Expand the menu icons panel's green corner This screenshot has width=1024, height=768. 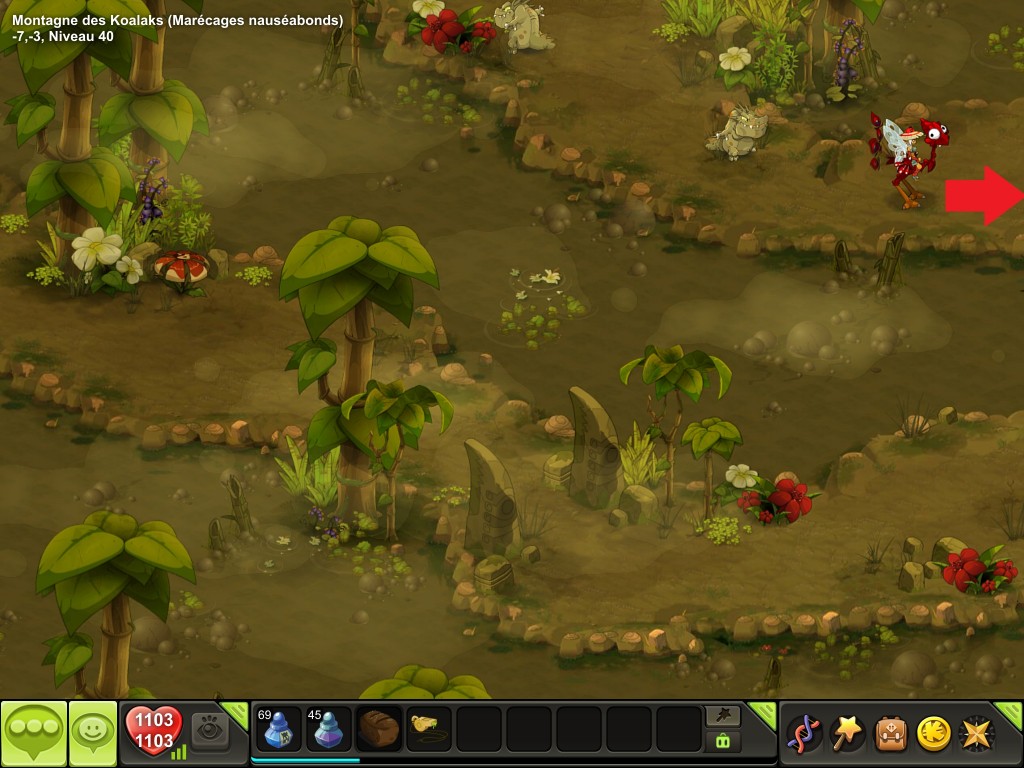click(x=1010, y=714)
